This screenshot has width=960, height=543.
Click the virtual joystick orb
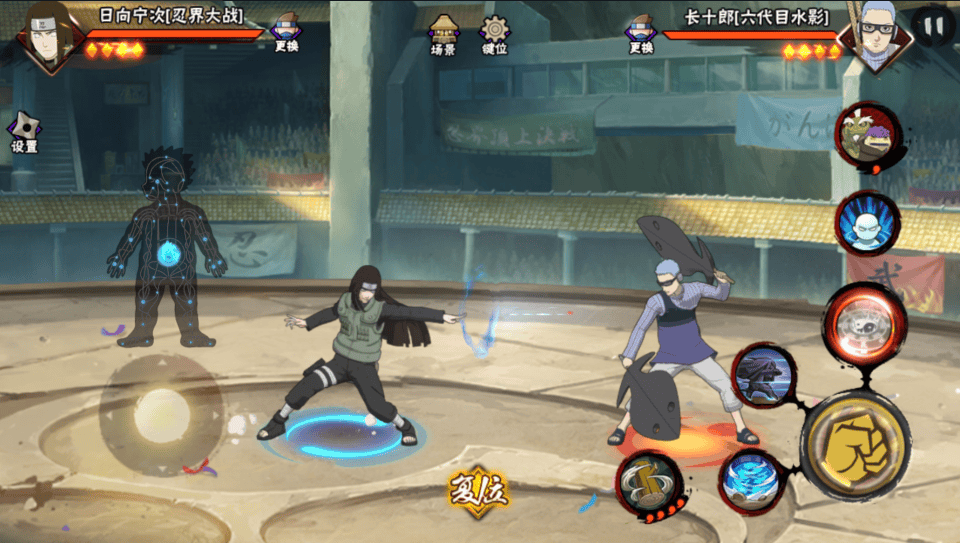[x=162, y=414]
